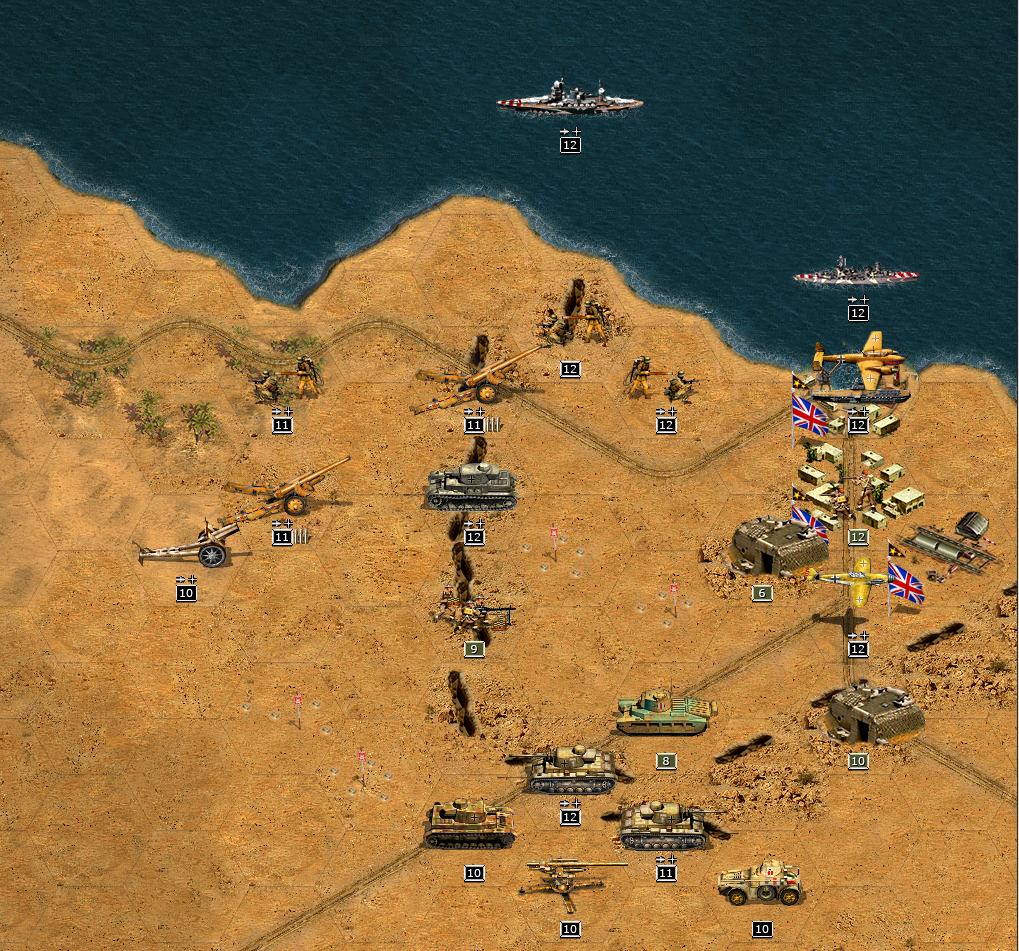The height and width of the screenshot is (951, 1019).
Task: Choose the bunker with strength 6
Action: click(x=778, y=547)
